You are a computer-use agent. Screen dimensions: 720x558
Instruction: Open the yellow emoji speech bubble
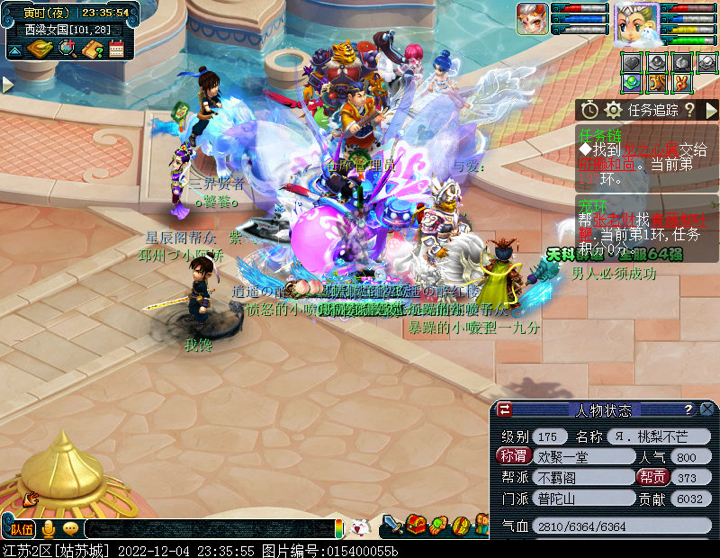(70, 528)
